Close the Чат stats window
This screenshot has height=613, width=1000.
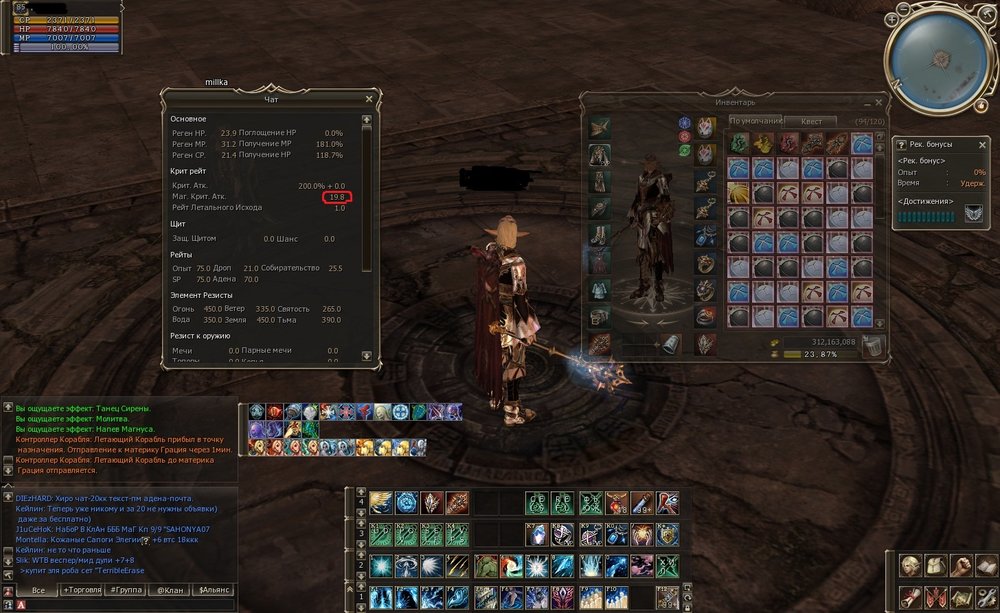tap(369, 99)
